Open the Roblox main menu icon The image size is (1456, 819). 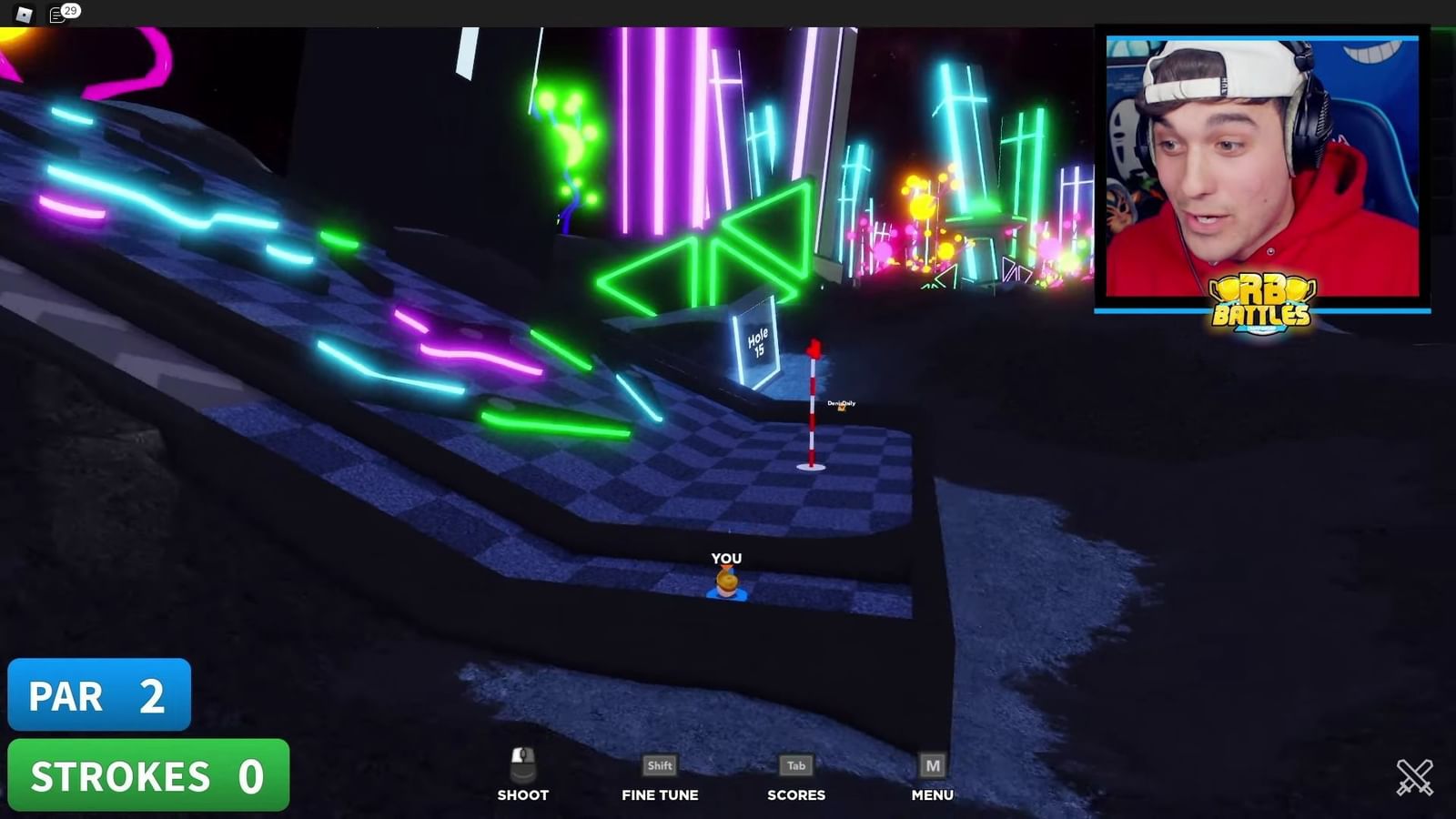tap(25, 14)
